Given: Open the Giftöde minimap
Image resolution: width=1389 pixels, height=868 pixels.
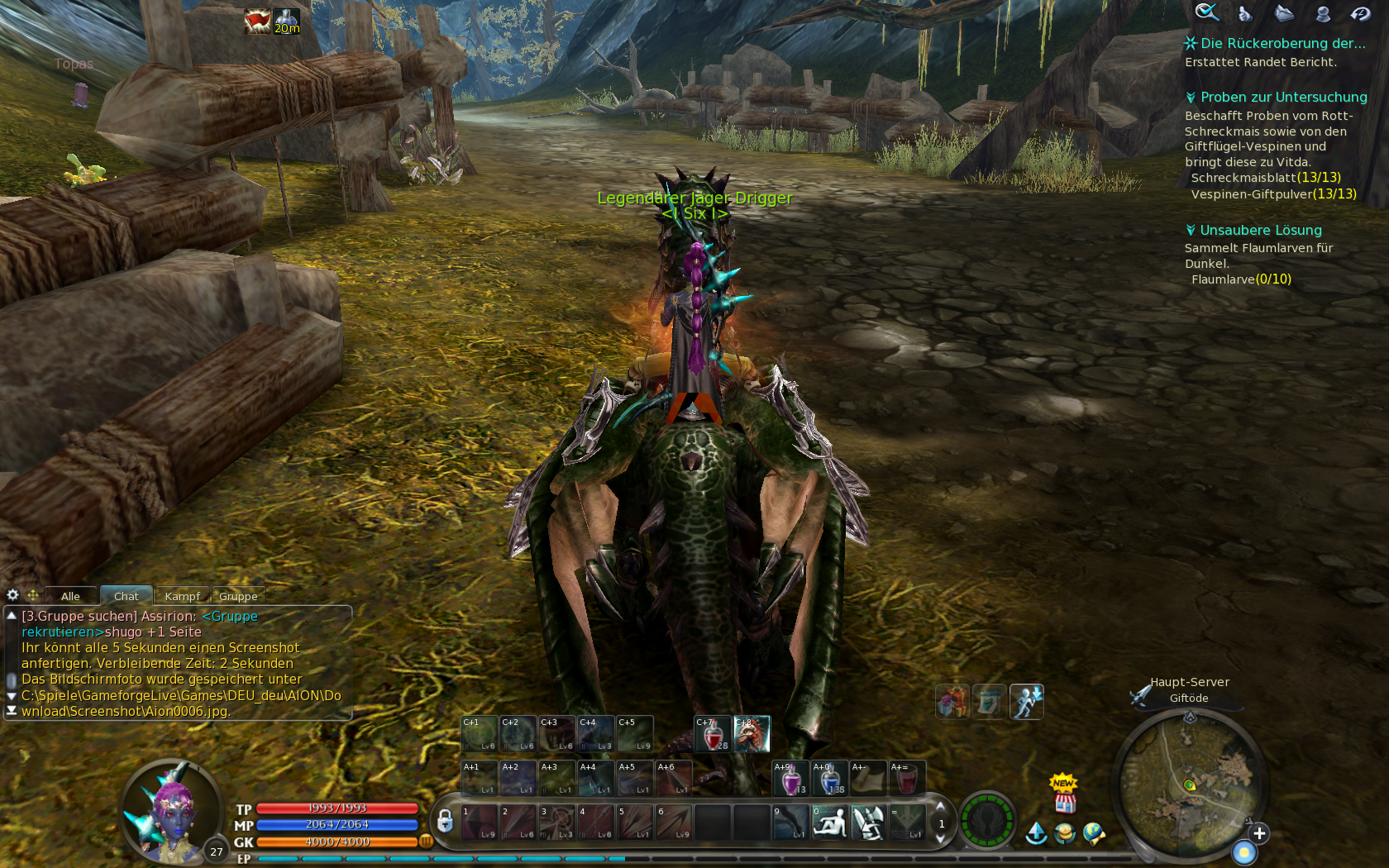Looking at the screenshot, I should [1190, 785].
